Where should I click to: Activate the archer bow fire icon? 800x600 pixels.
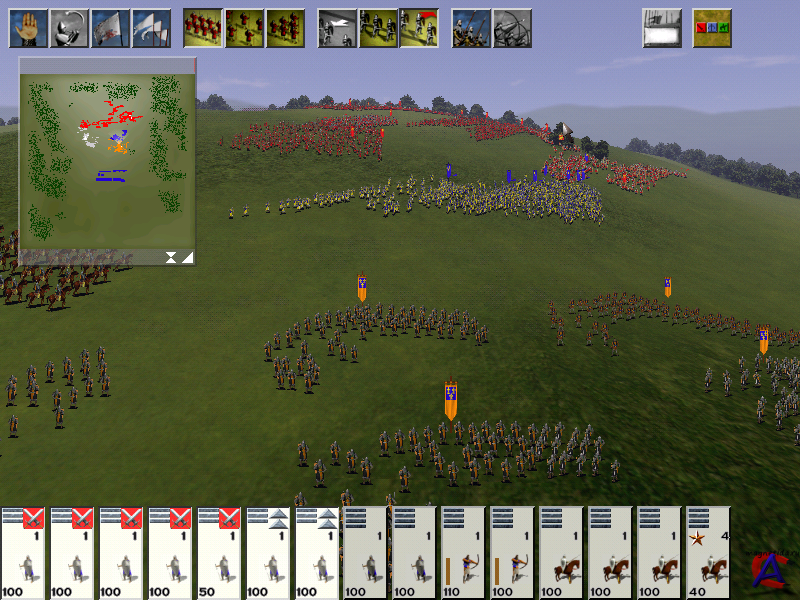[512, 29]
